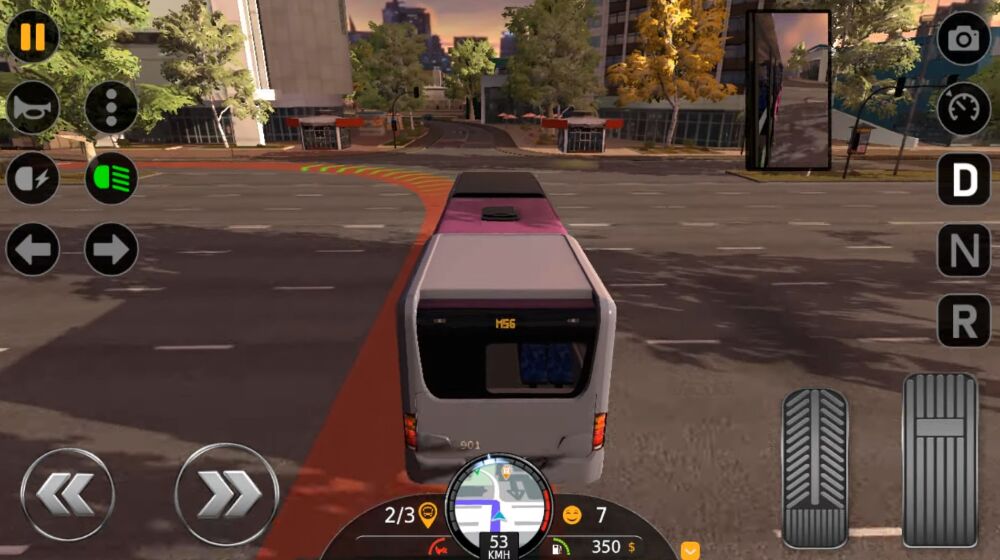Toggle the hazard lights button
The image size is (1000, 560).
(x=111, y=107)
